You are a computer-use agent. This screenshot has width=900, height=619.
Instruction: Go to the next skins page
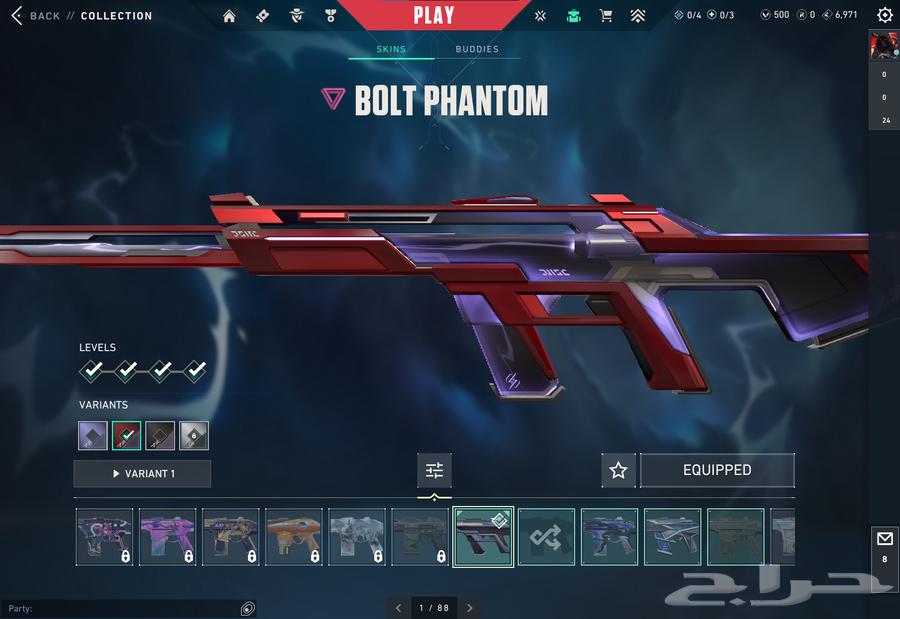click(x=470, y=608)
